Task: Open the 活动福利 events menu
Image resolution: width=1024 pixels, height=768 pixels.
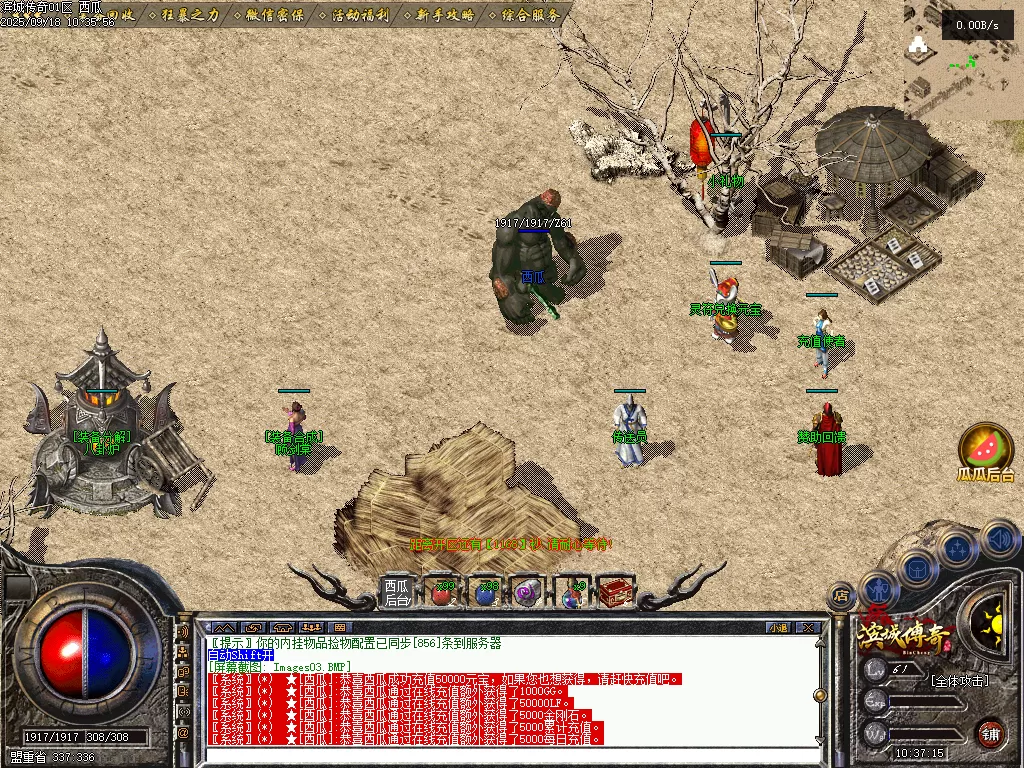Action: [361, 15]
